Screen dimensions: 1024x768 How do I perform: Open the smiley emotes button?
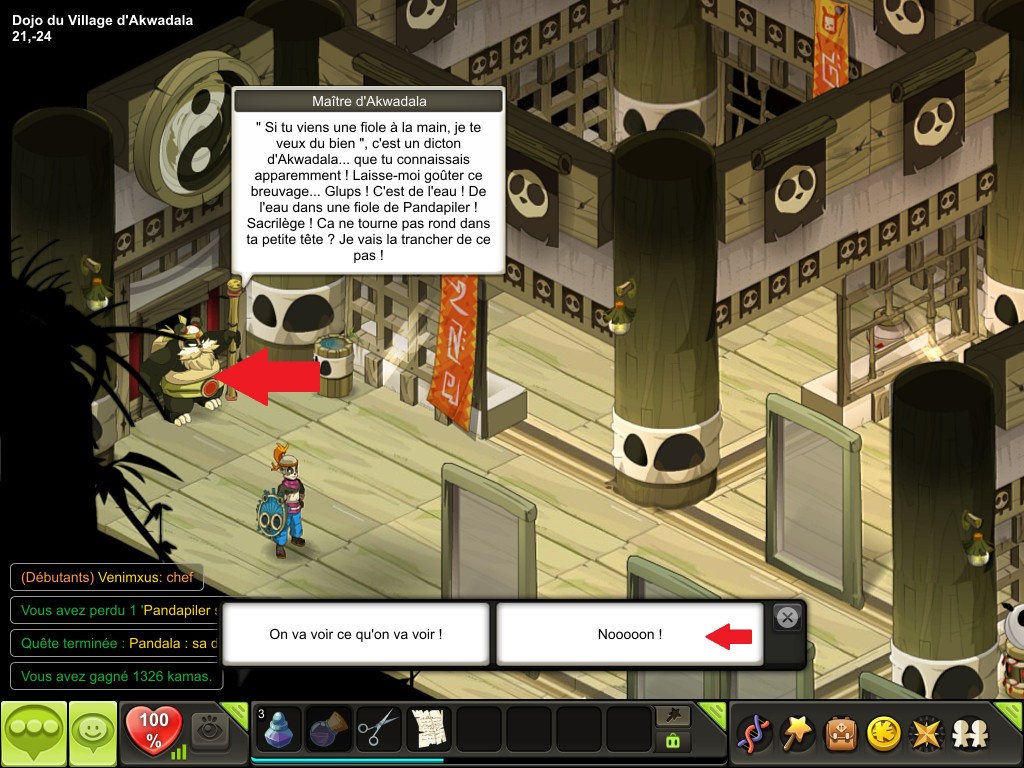click(93, 734)
